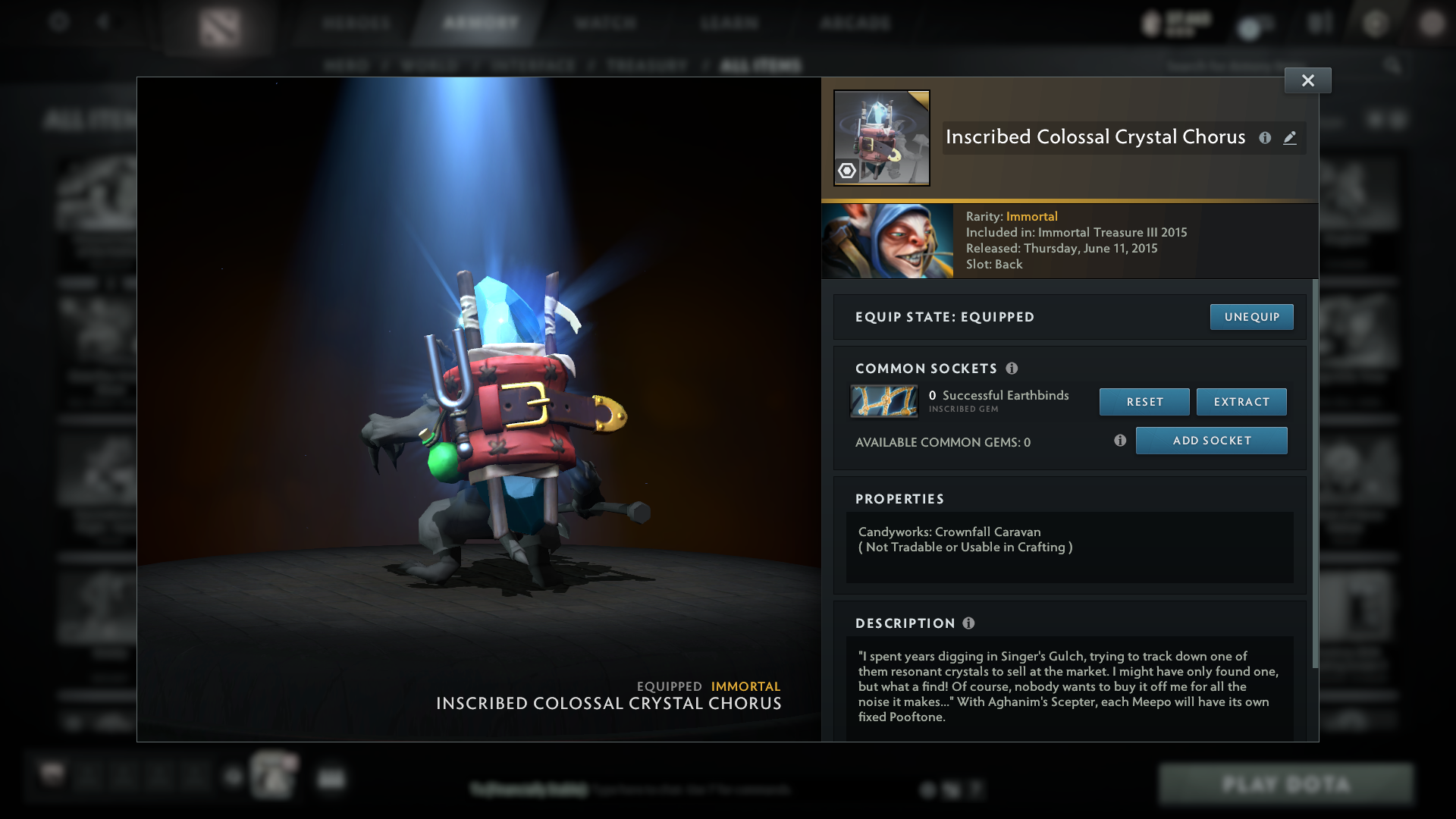Click the hexagon gem badge on the item thumbnail
Viewport: 1456px width, 819px height.
[847, 172]
